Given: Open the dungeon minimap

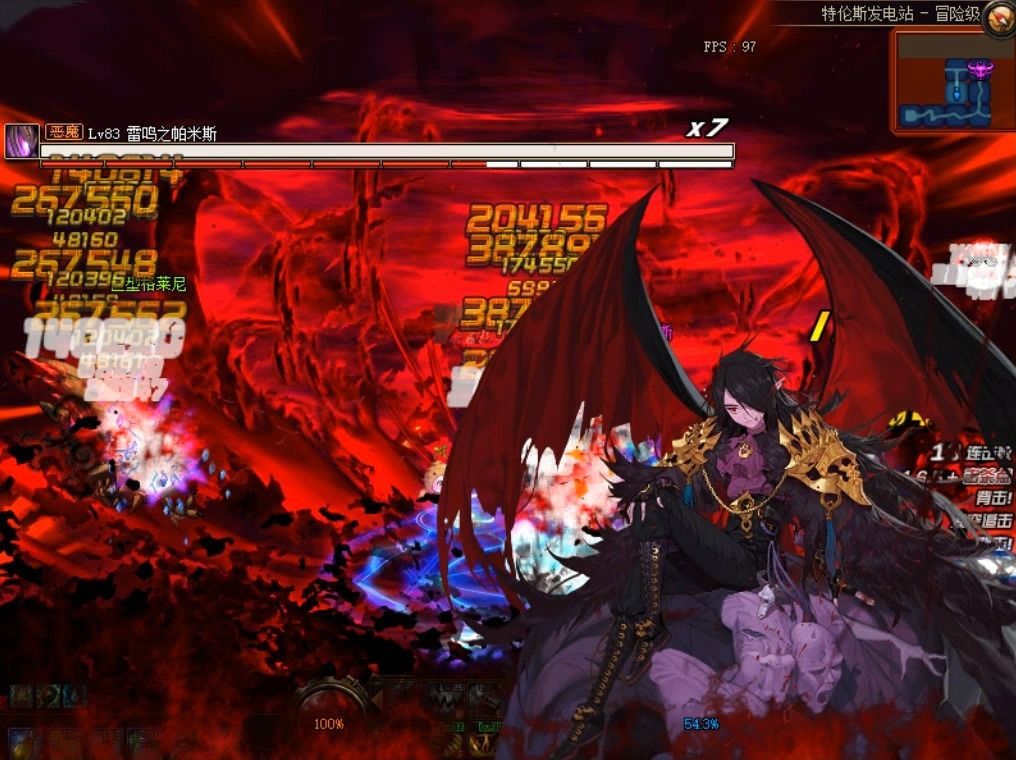Looking at the screenshot, I should (x=952, y=84).
